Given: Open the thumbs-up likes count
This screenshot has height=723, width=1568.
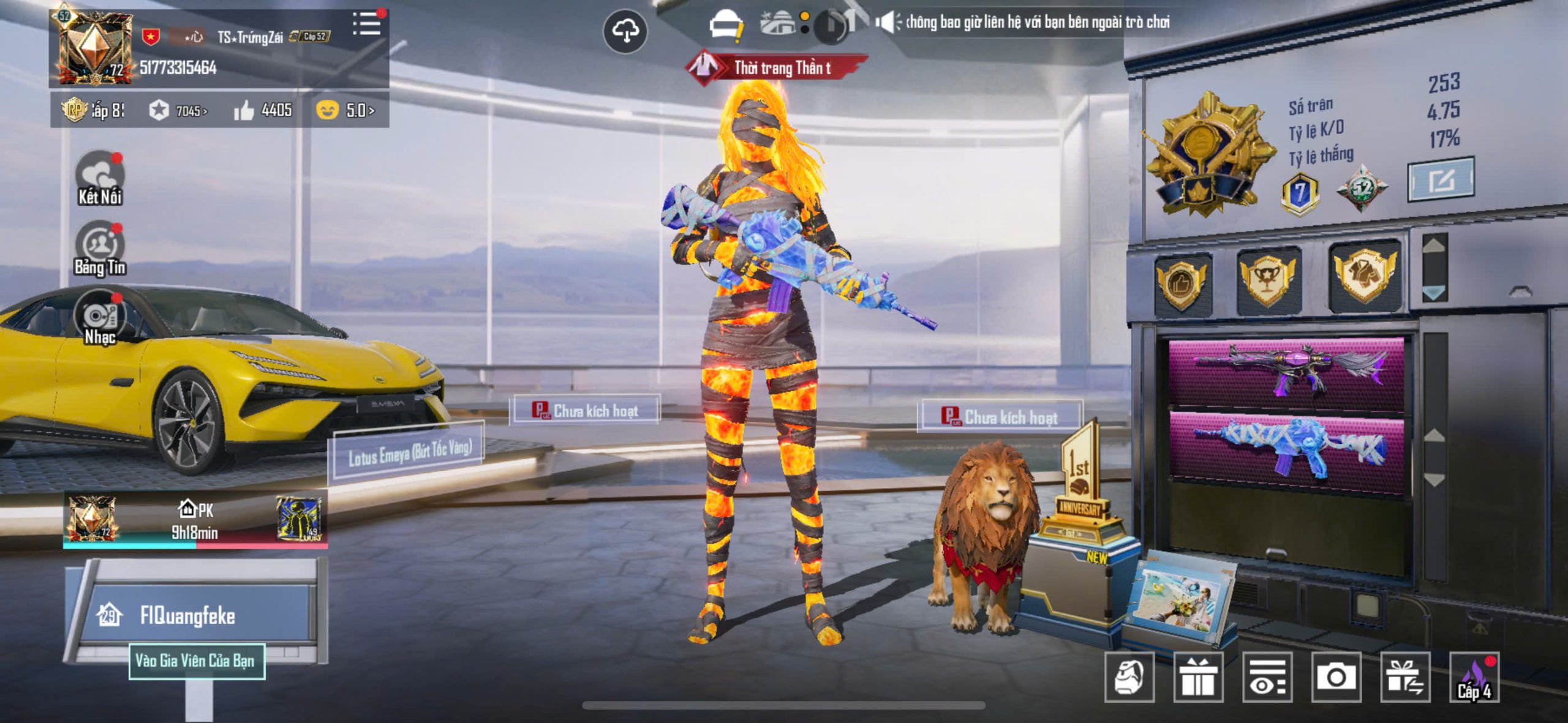Looking at the screenshot, I should pyautogui.click(x=263, y=110).
